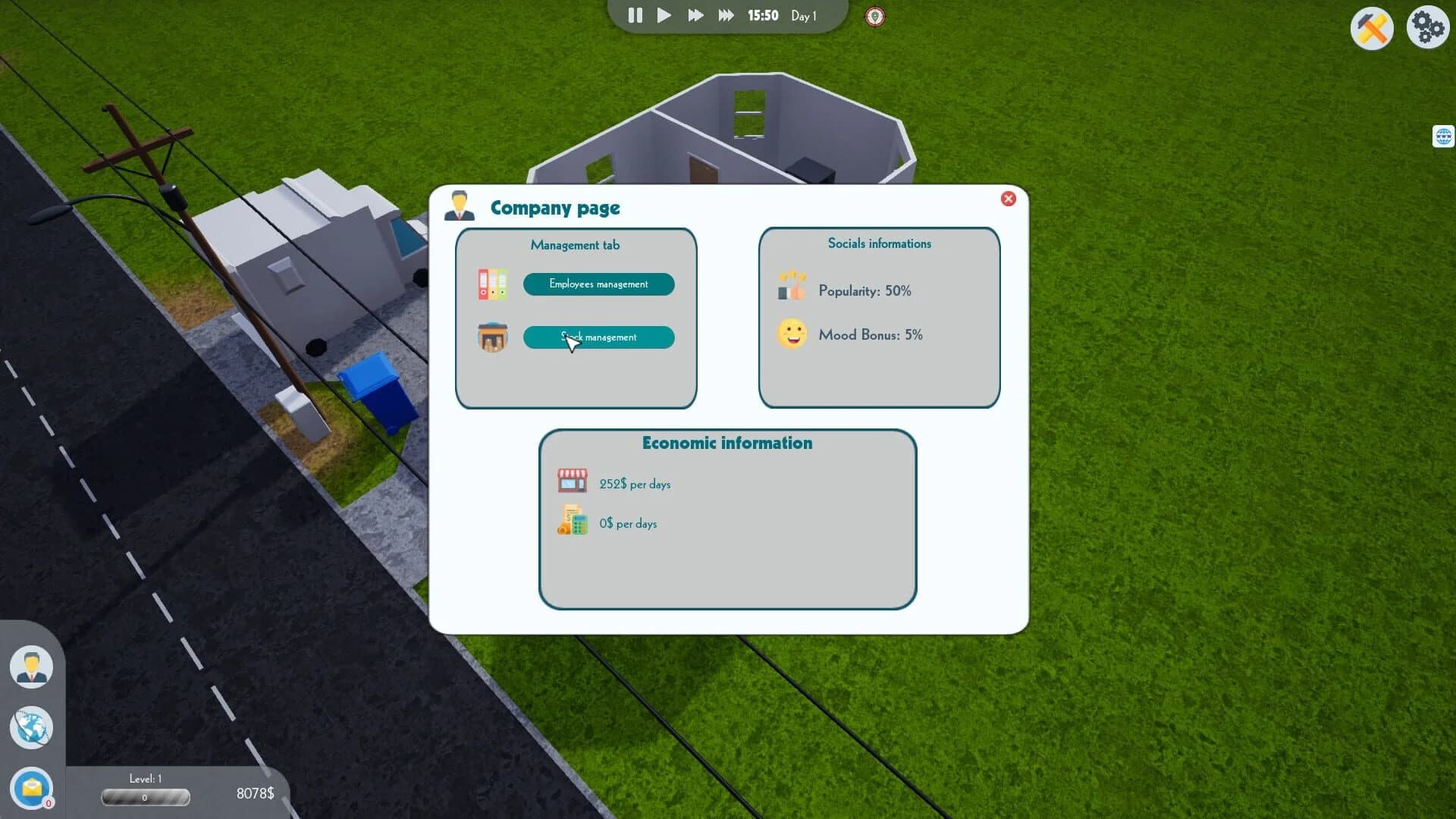Activate fastest triple-arrow game speed
This screenshot has height=819, width=1456.
tap(724, 14)
